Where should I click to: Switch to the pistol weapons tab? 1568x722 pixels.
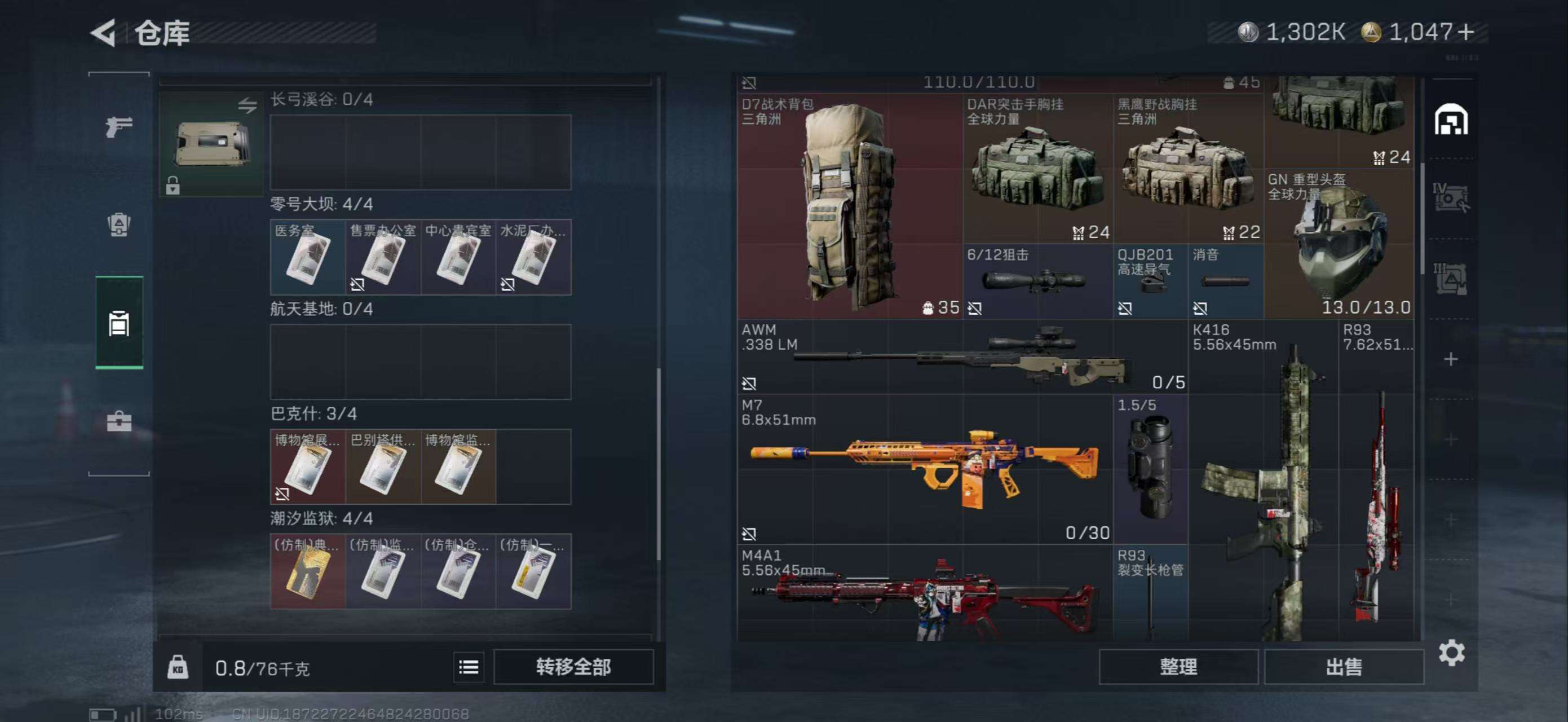(119, 126)
